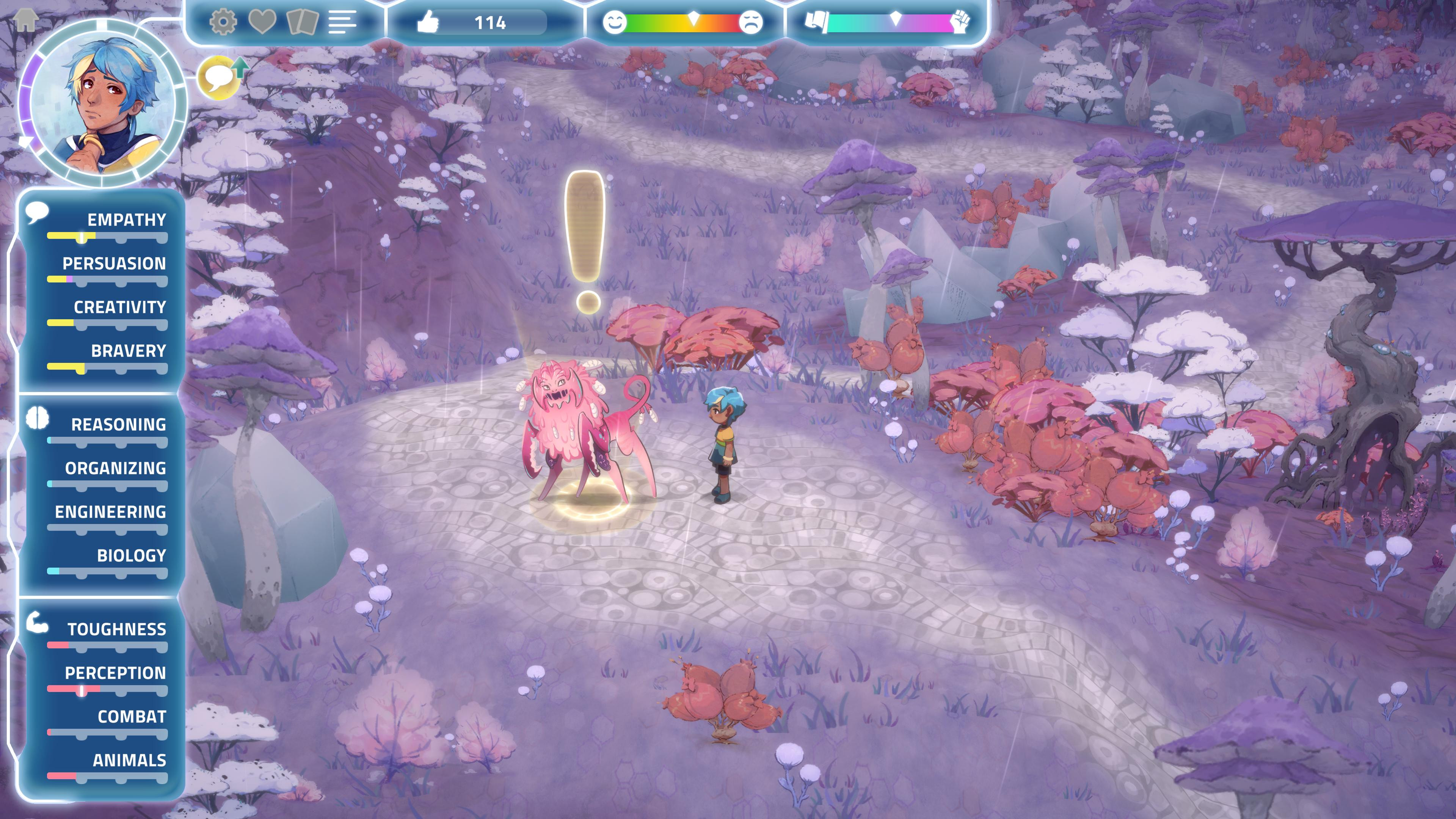
Task: Select the Combat skill
Action: coord(132,717)
